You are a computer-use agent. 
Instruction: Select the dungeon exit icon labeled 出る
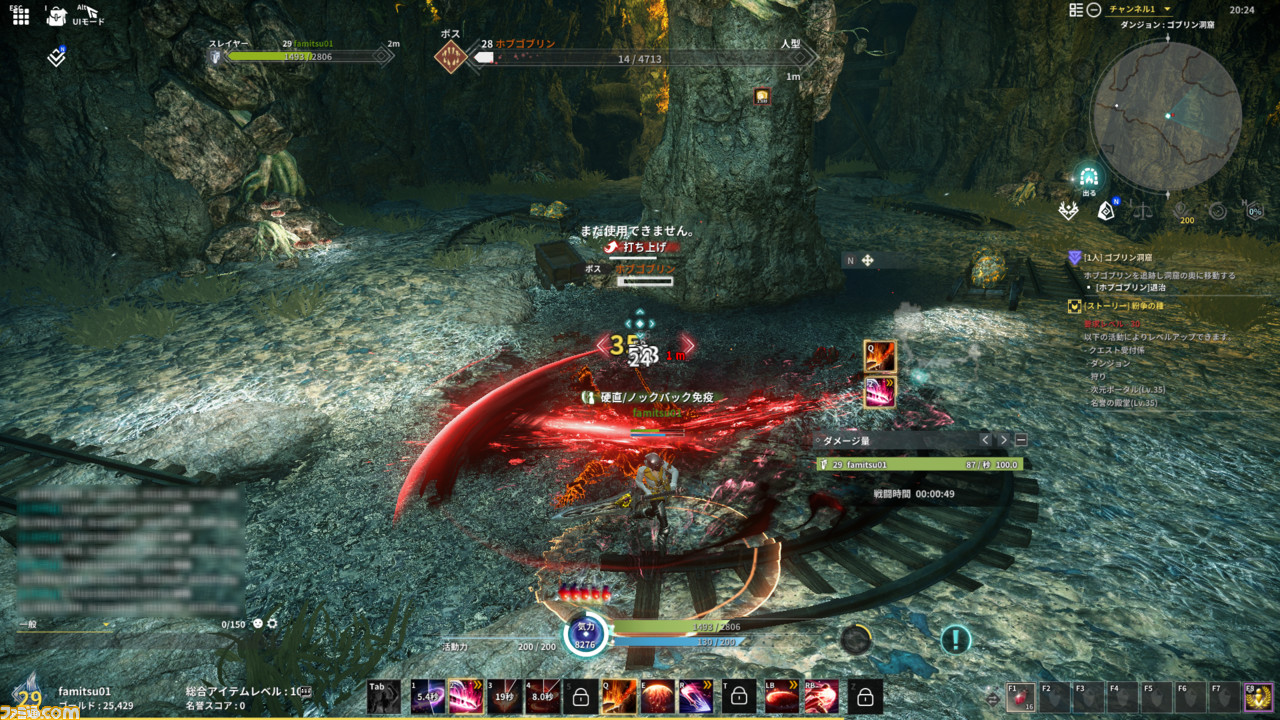(1088, 176)
